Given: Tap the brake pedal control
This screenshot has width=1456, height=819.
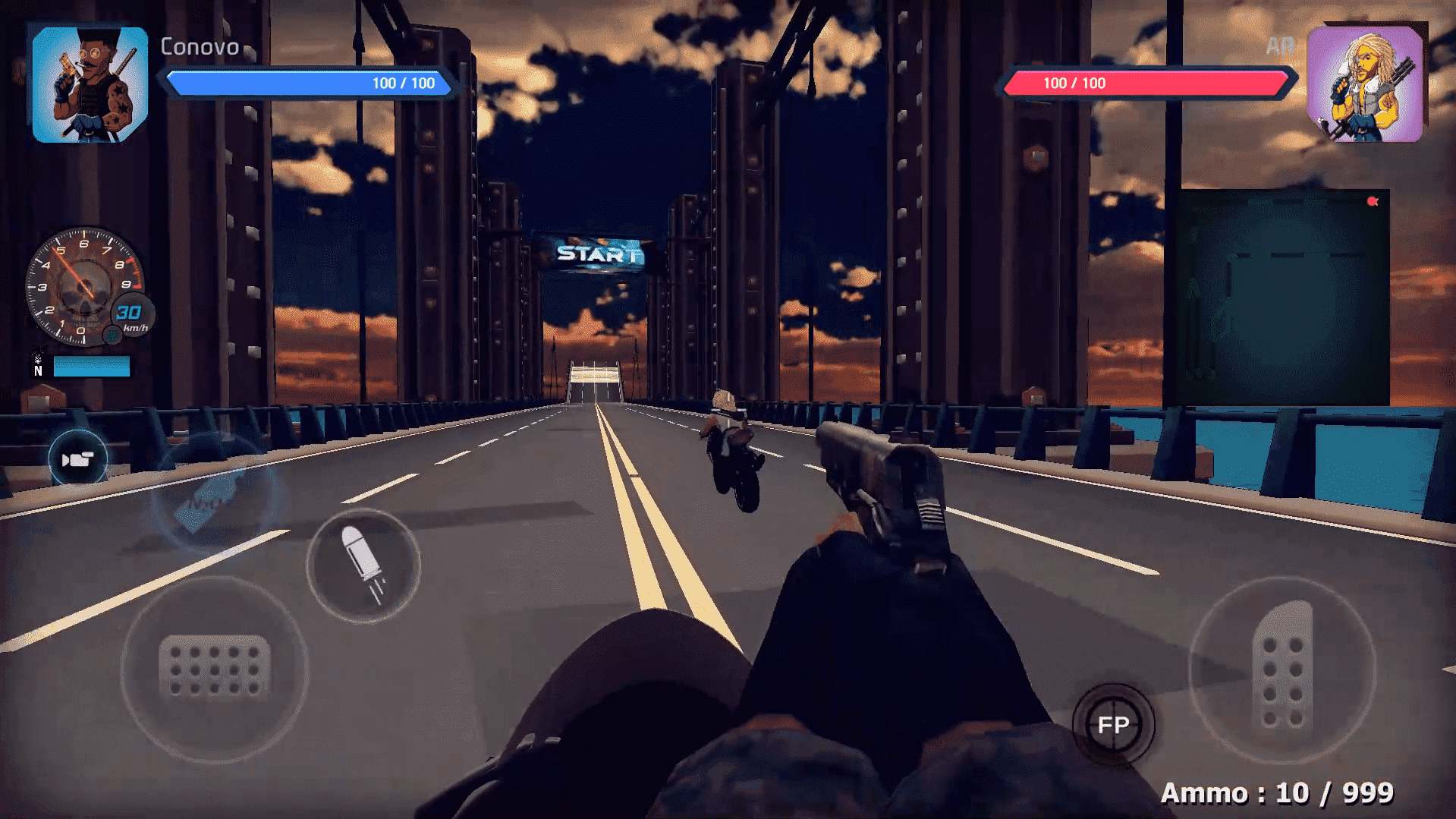Looking at the screenshot, I should [215, 668].
